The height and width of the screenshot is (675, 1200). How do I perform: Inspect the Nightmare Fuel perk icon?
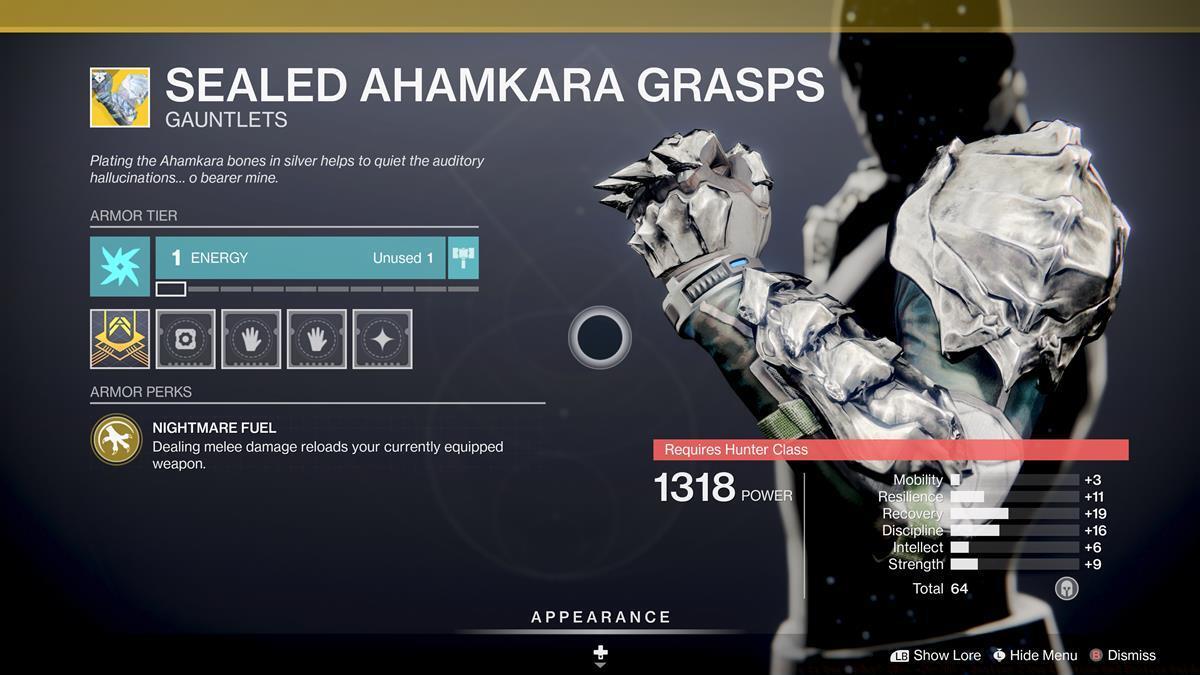[116, 439]
